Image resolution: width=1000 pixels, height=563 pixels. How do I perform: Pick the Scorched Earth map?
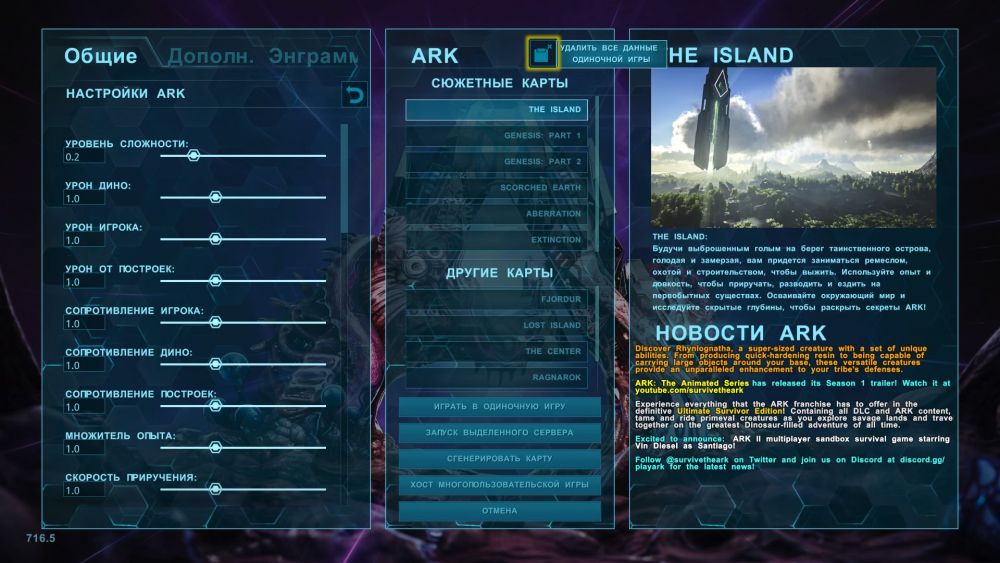497,187
